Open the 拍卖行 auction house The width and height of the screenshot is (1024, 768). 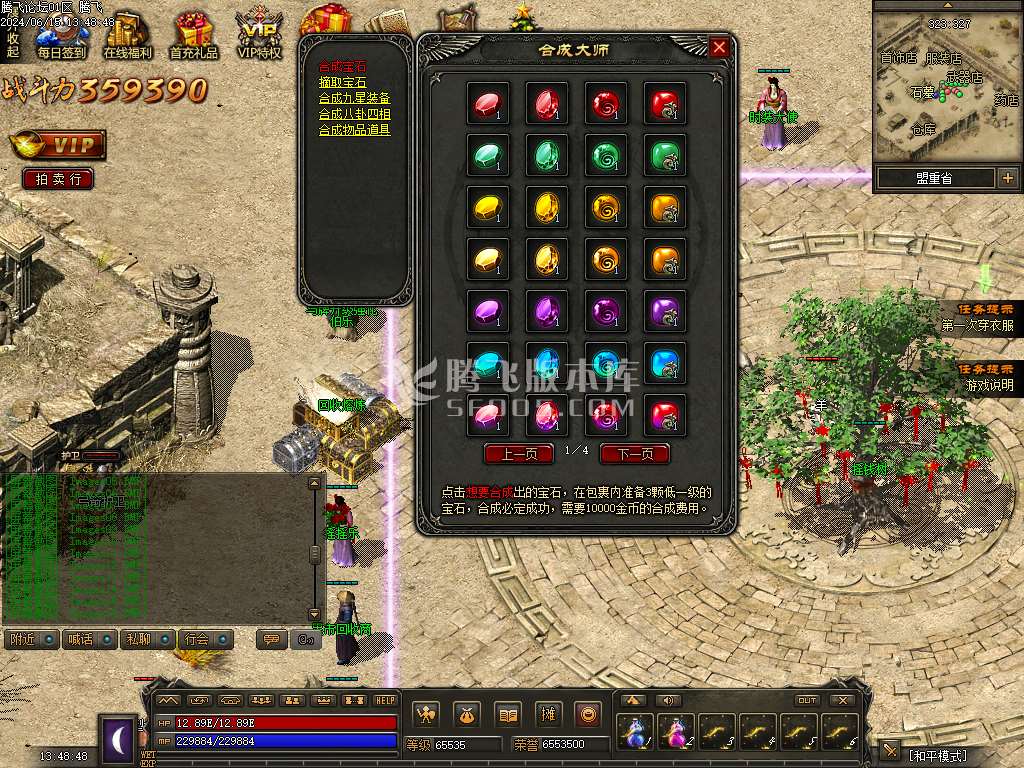pyautogui.click(x=58, y=179)
